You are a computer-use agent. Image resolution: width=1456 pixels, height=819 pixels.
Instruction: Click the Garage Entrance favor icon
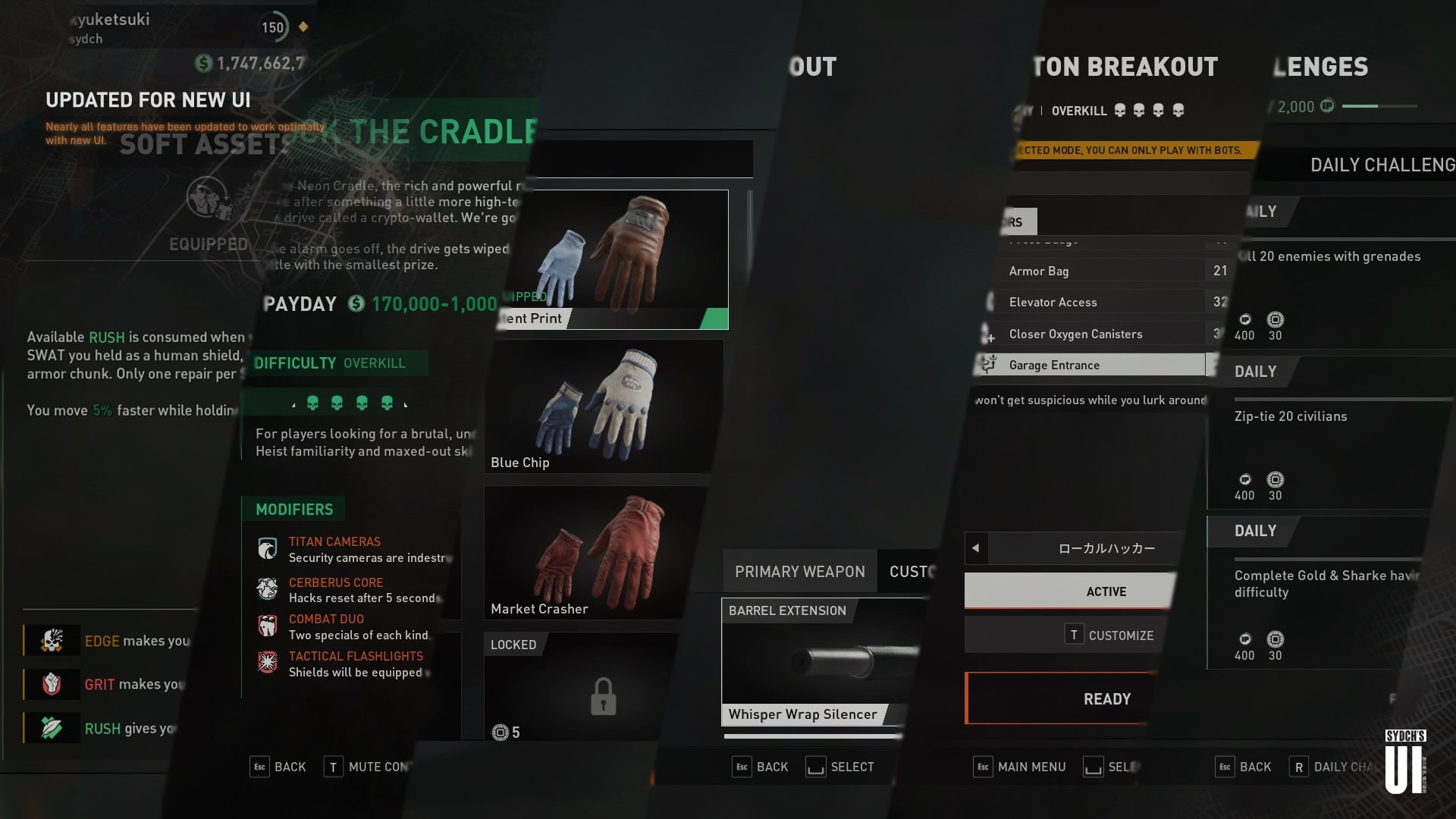click(x=987, y=365)
